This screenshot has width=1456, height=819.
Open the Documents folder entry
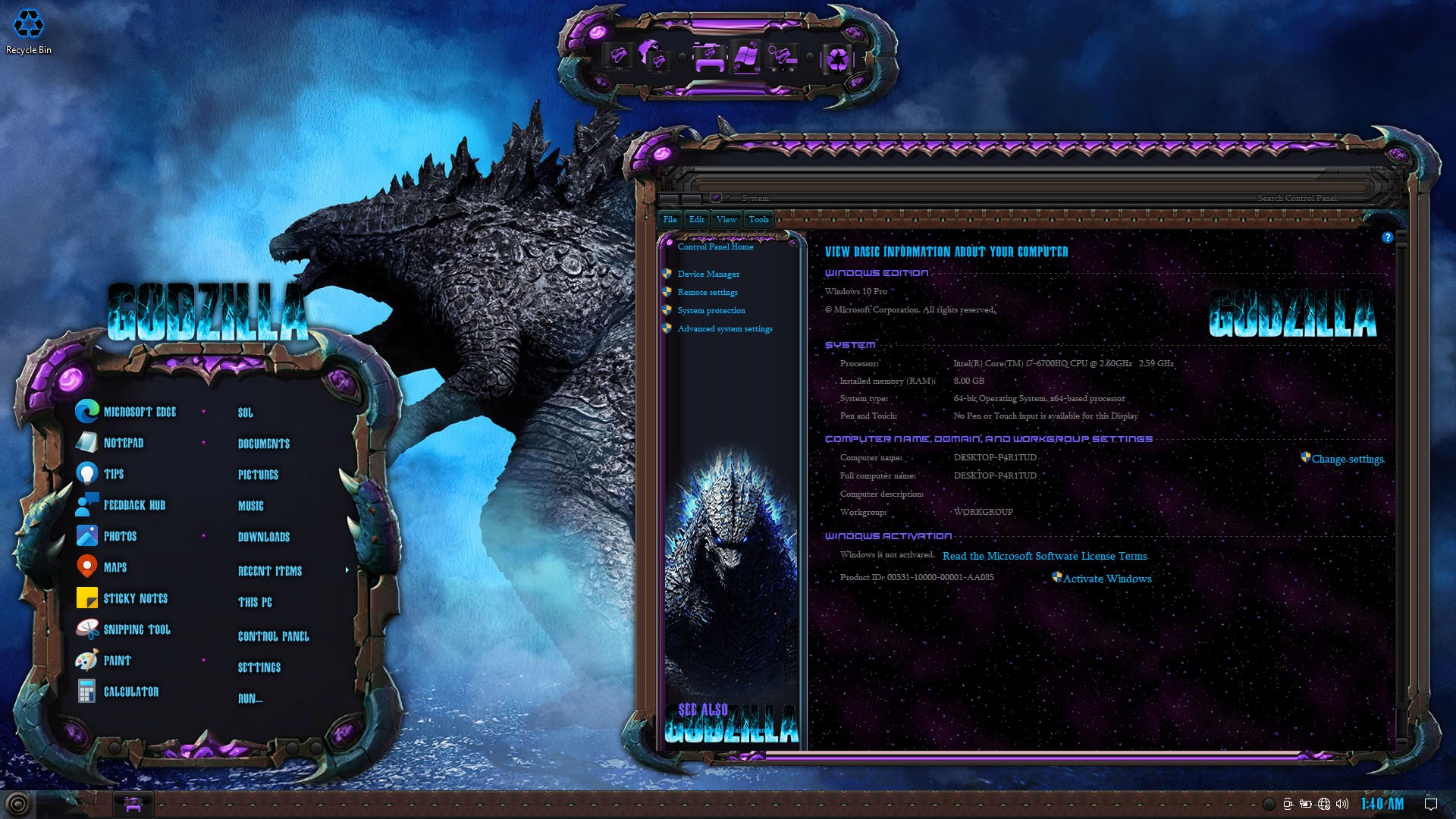(263, 444)
